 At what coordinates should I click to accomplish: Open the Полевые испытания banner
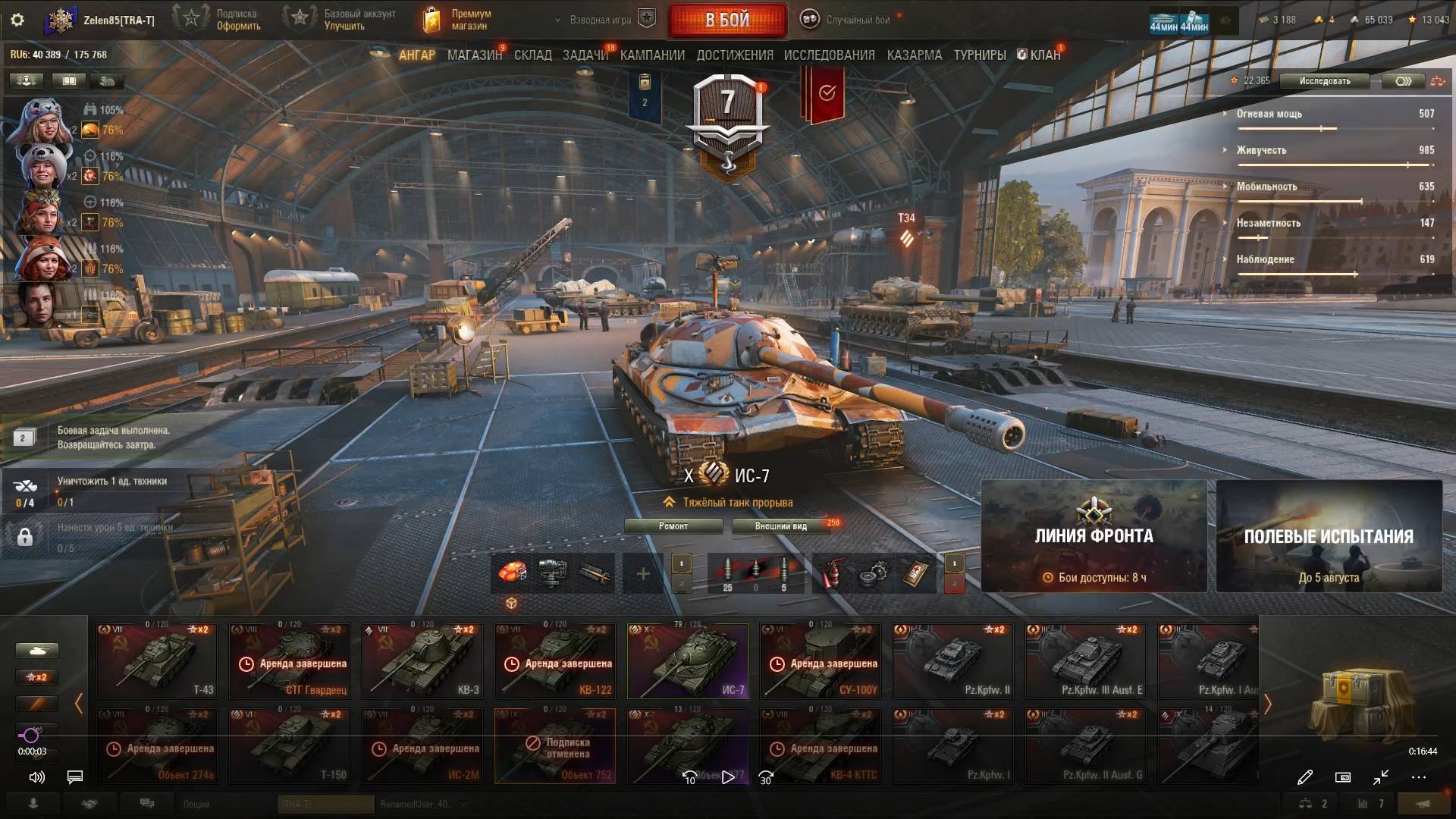1329,536
